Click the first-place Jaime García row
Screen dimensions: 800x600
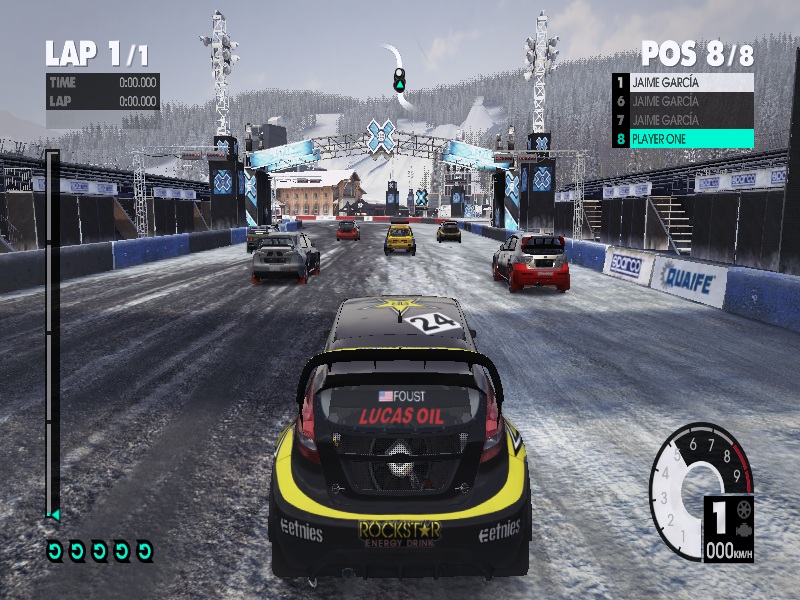[x=682, y=82]
